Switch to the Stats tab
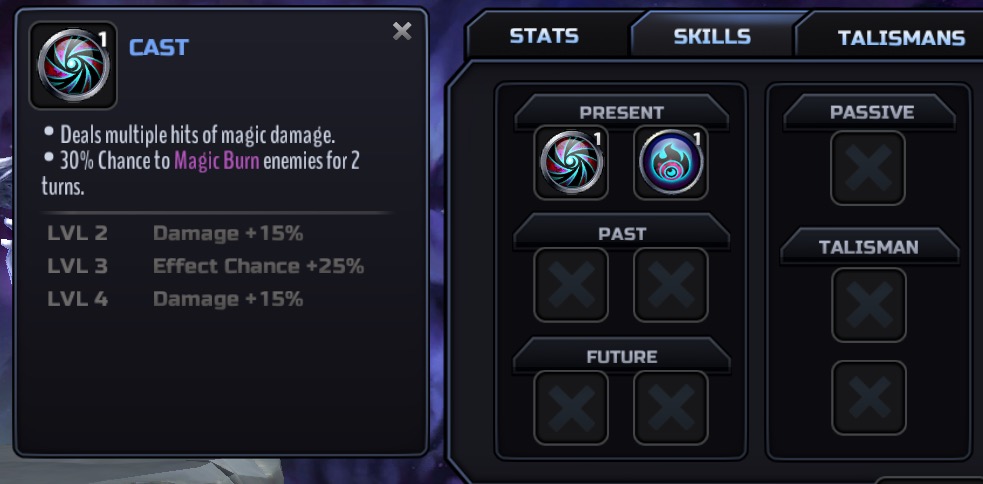 click(544, 36)
